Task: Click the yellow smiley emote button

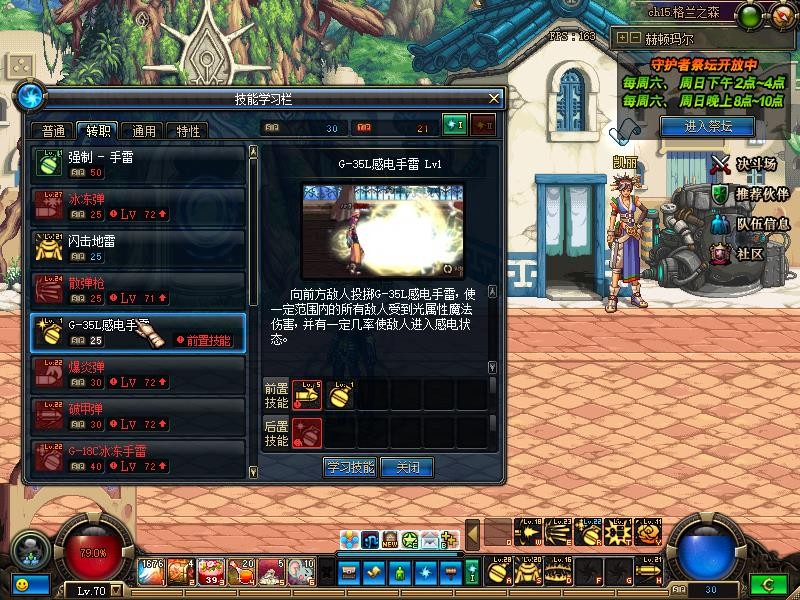Action: (x=21, y=583)
